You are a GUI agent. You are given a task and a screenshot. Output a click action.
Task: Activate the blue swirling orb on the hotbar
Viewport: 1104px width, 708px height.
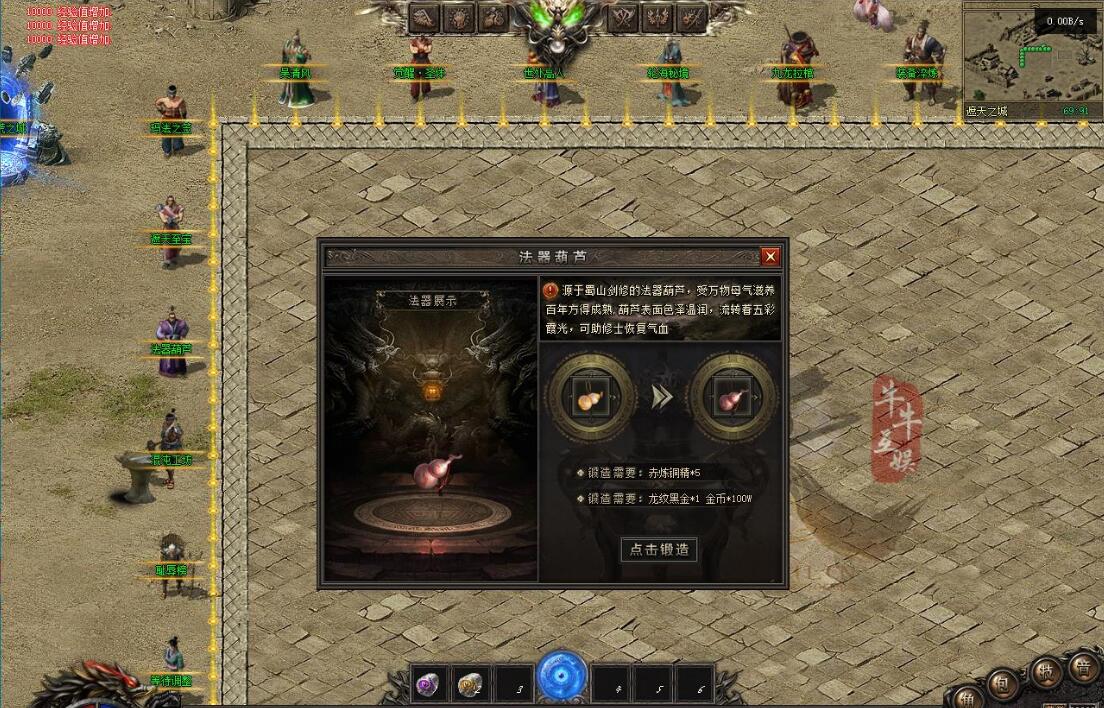point(562,676)
